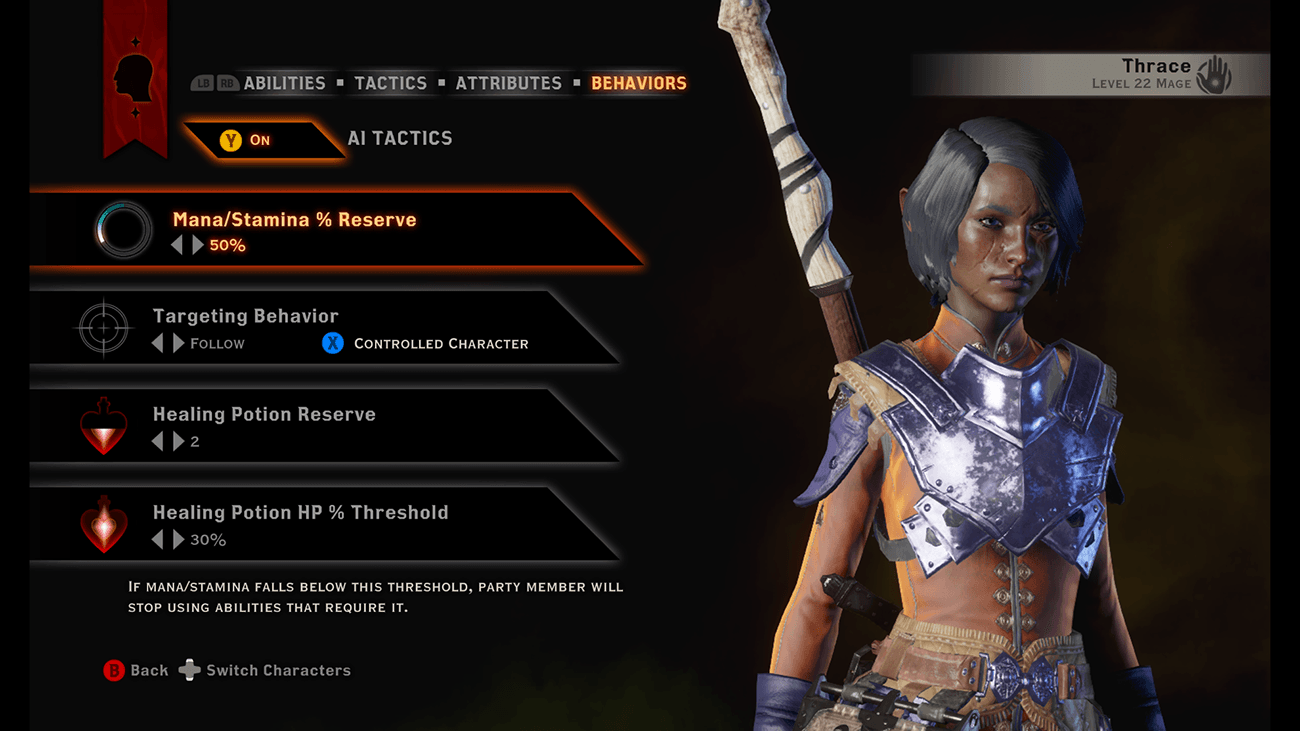Show the Attributes tab

coord(508,83)
